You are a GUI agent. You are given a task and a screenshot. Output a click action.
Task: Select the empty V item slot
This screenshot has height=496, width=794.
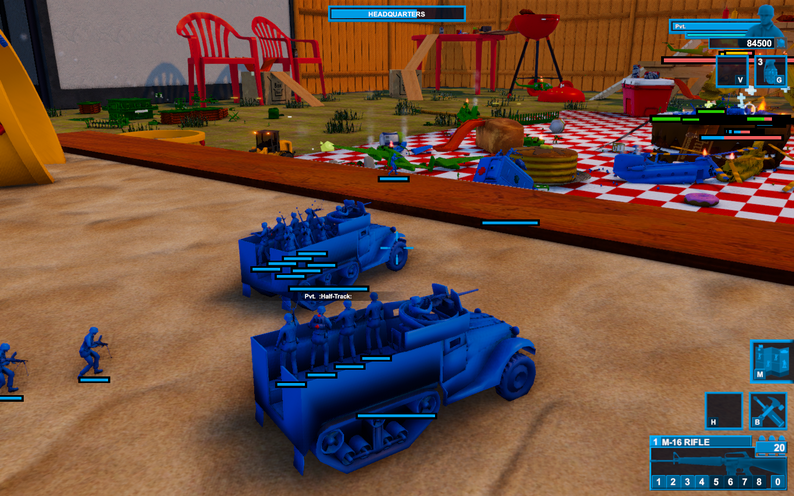point(731,72)
